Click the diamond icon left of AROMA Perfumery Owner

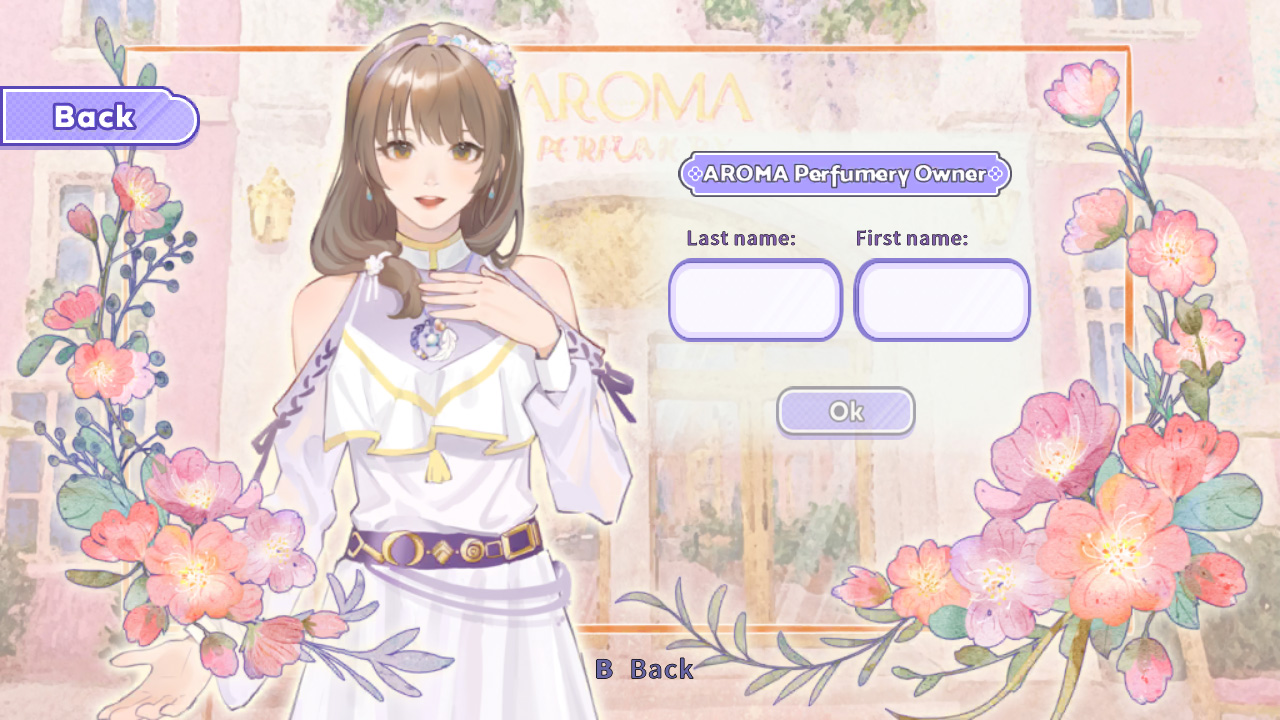(697, 173)
